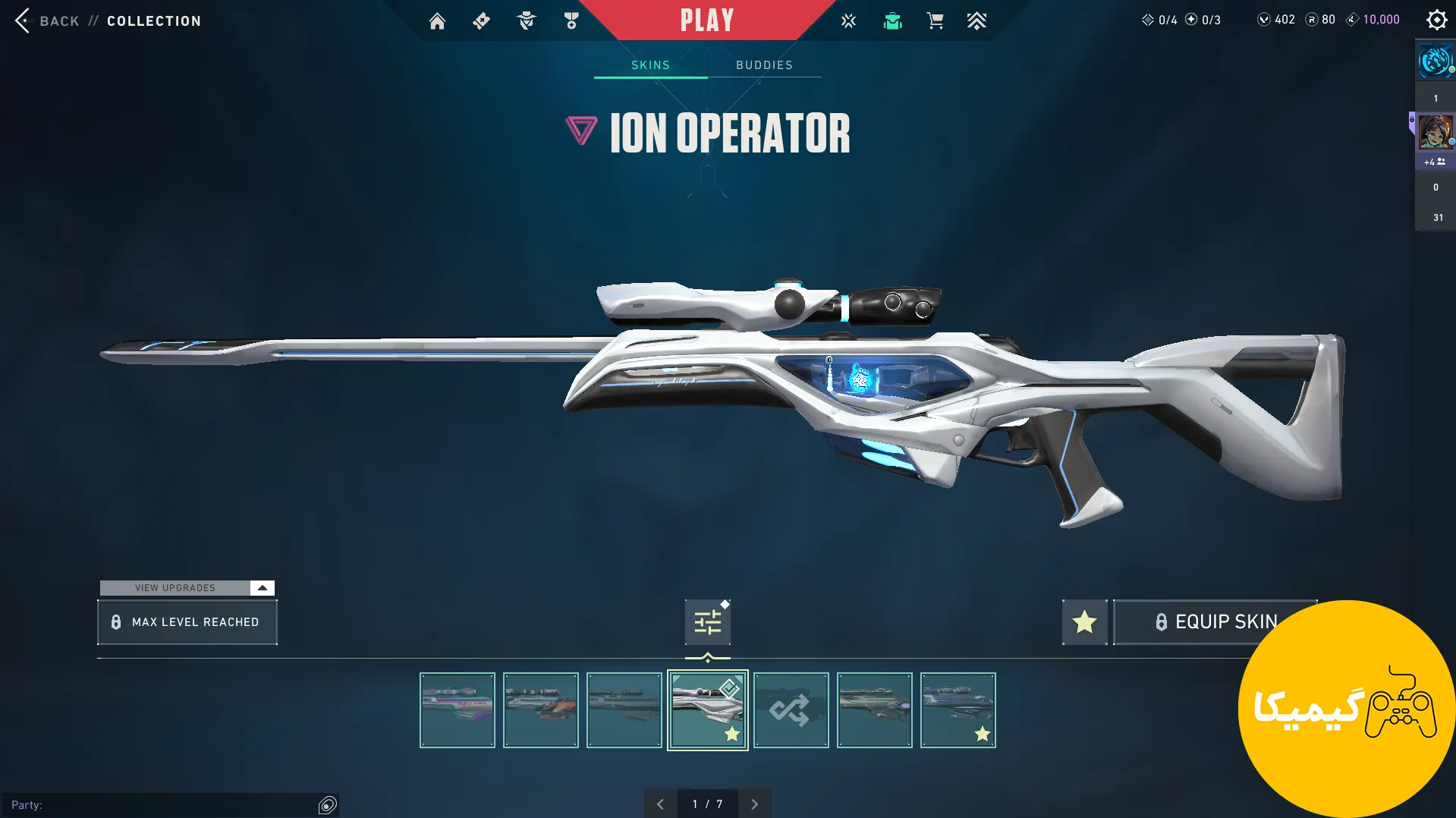Select the random shuffle skin thumbnail
Screen dimensions: 1456x818
tap(791, 710)
